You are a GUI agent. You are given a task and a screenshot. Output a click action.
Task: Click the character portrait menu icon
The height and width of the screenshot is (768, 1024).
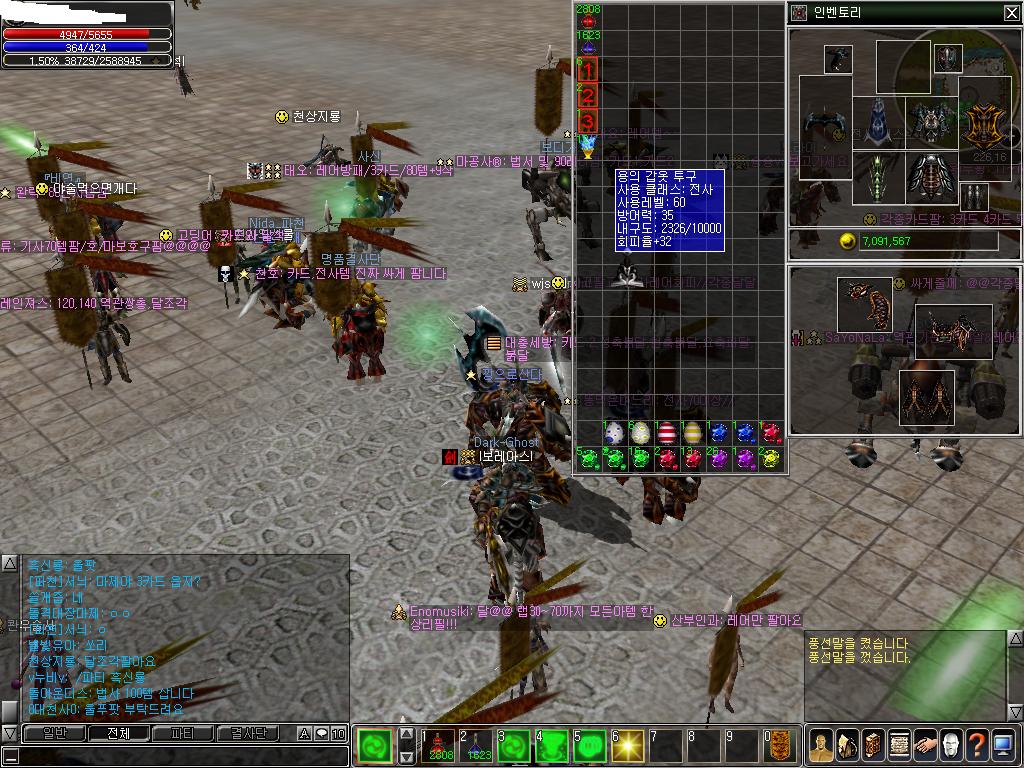pos(821,745)
